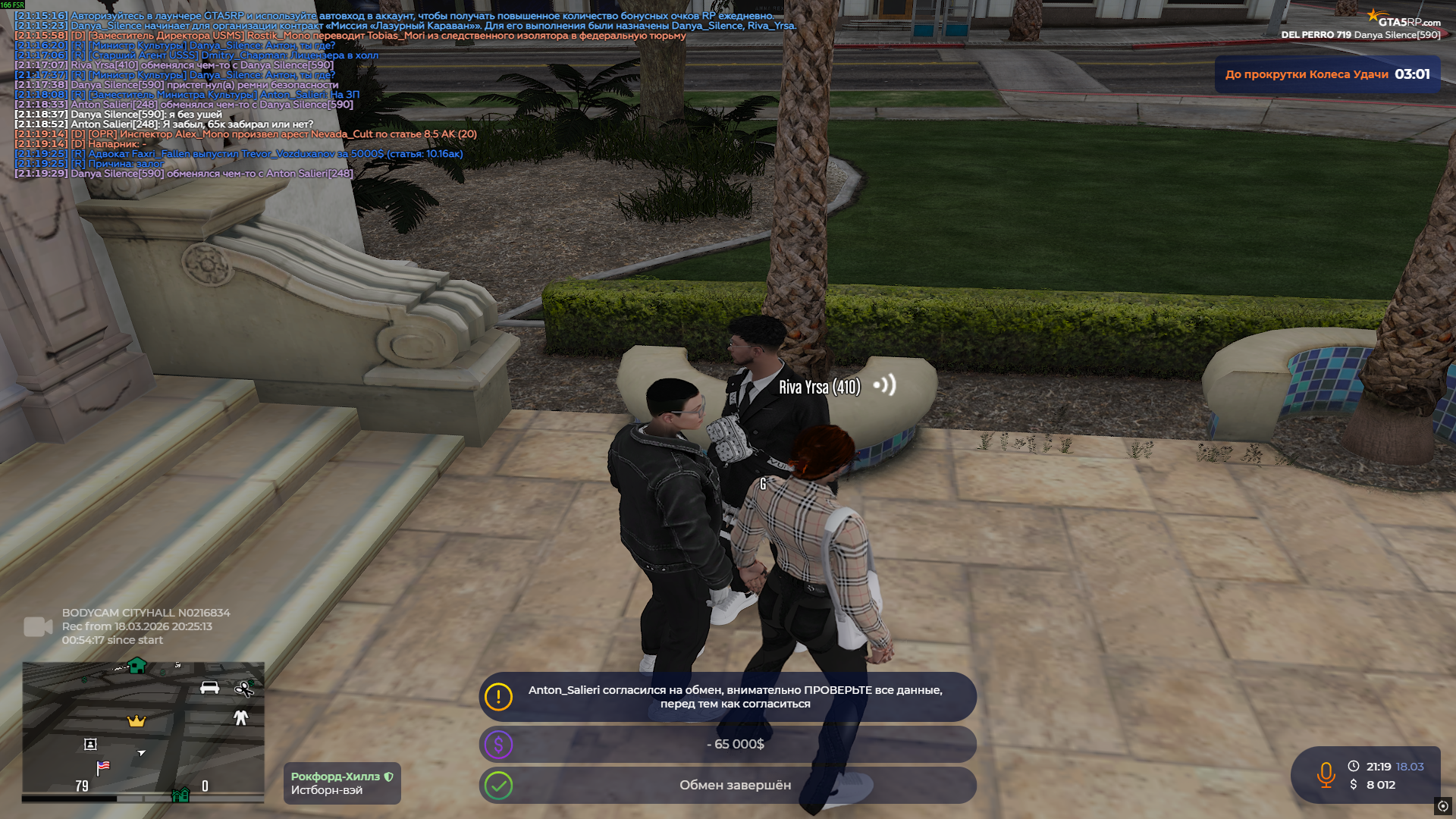1456x819 pixels.
Task: Click the small target icon in corner
Action: [1442, 806]
